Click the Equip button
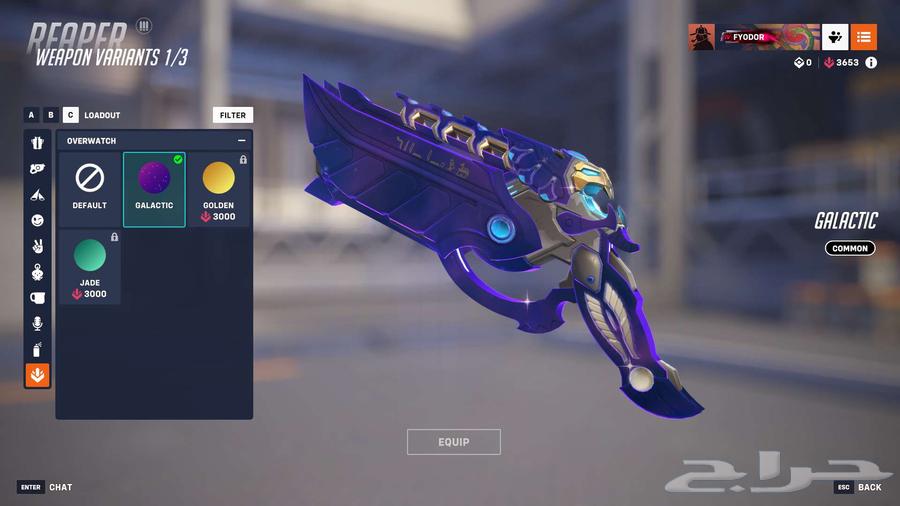 (x=453, y=442)
